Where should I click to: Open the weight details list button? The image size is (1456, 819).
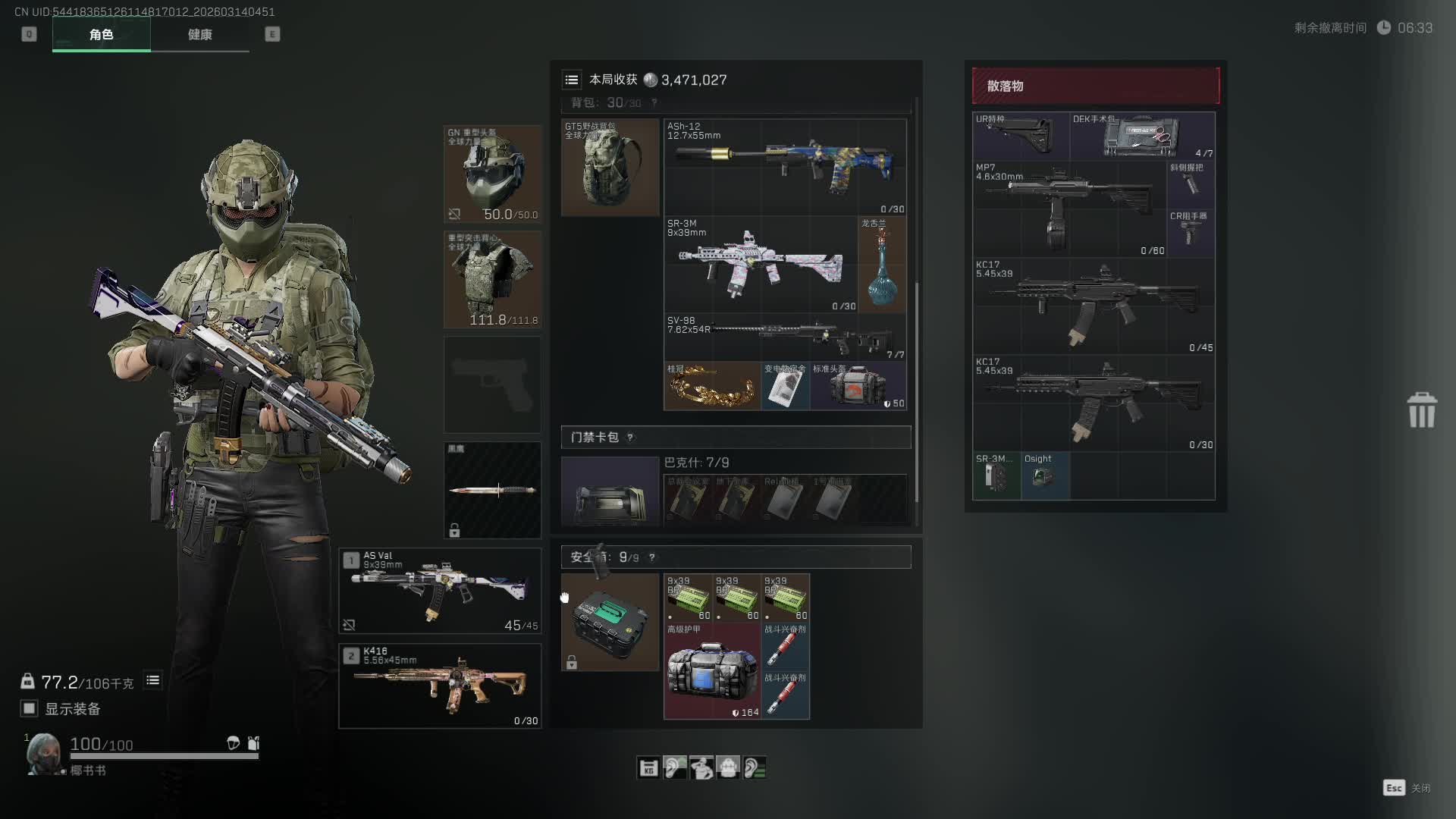tap(152, 680)
